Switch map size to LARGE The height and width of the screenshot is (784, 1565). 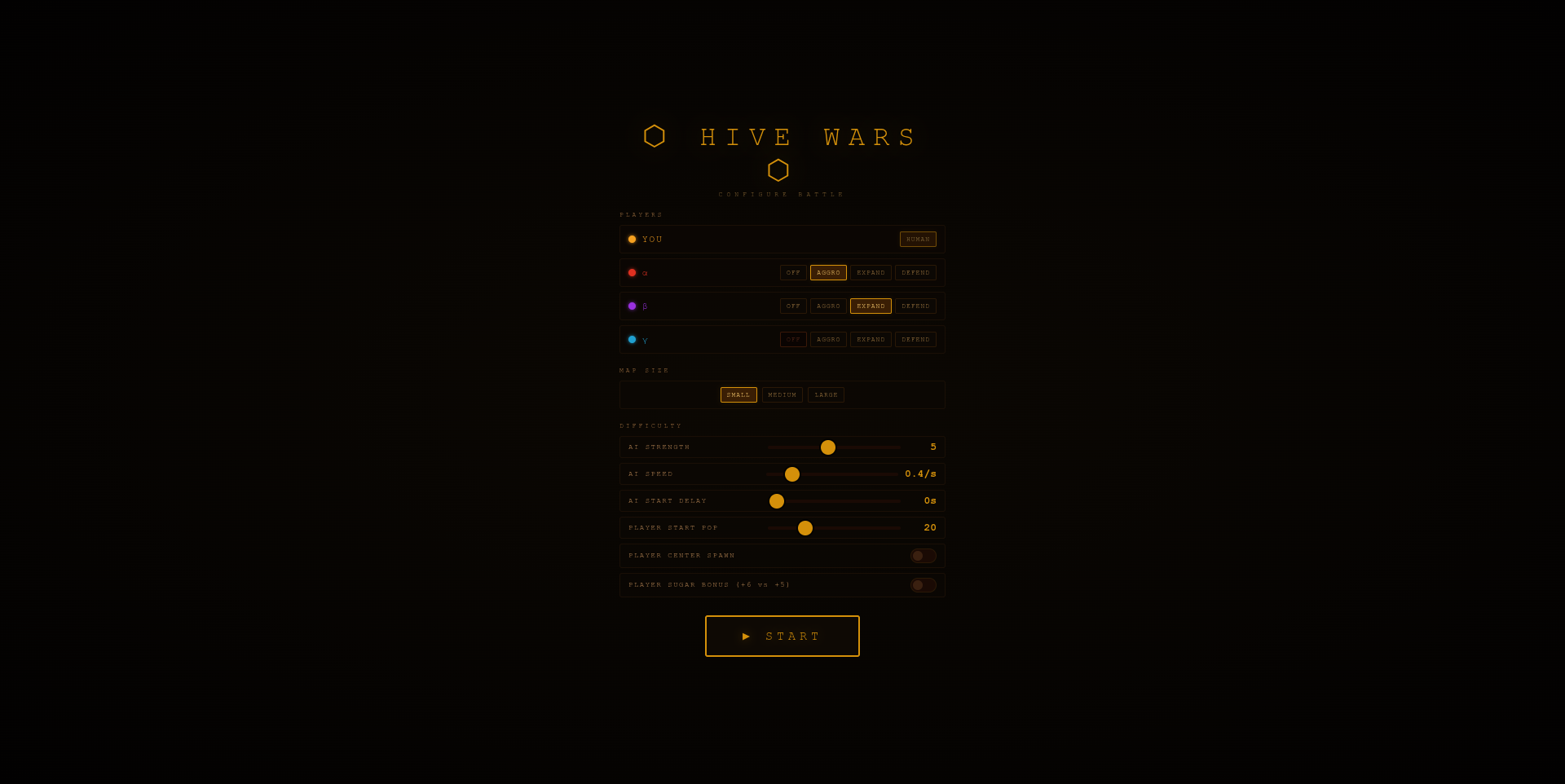click(x=826, y=394)
